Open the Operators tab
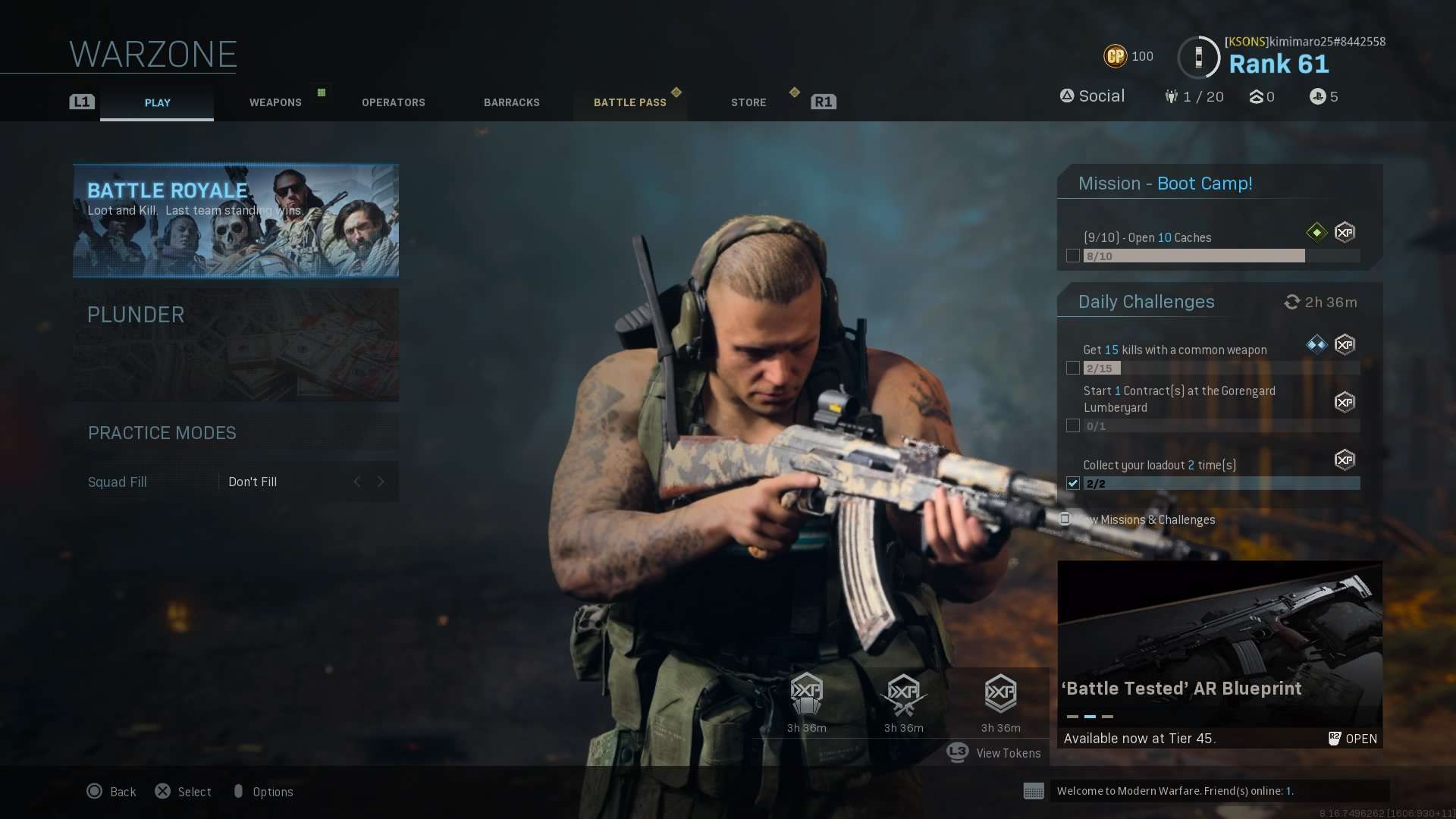The width and height of the screenshot is (1456, 819). point(393,102)
